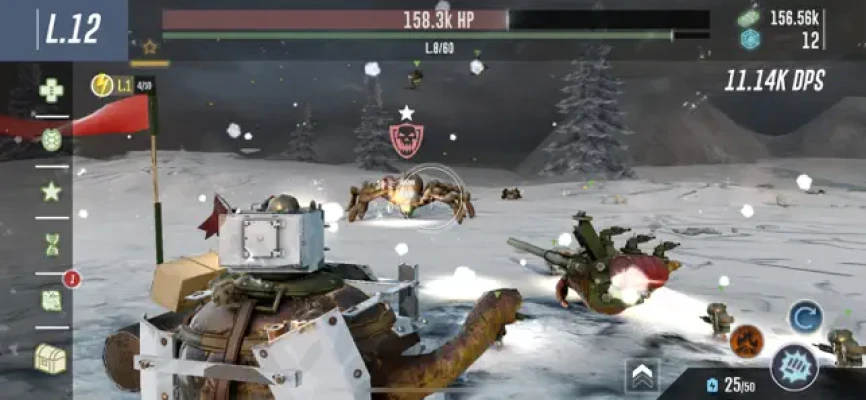Tap the blue circular arrow reload button
This screenshot has height=400, width=866.
point(804,317)
